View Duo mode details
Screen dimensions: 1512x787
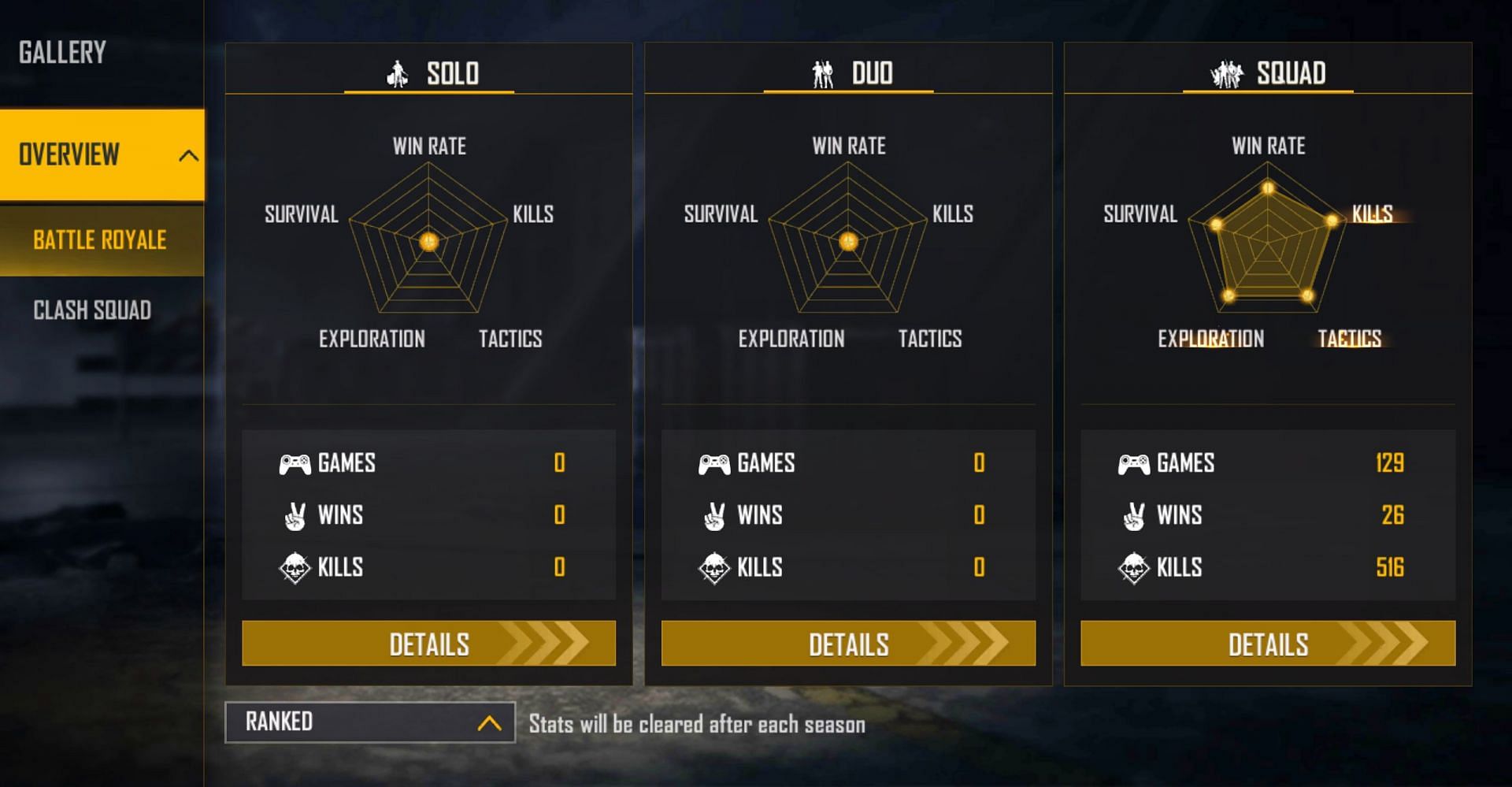click(x=848, y=644)
